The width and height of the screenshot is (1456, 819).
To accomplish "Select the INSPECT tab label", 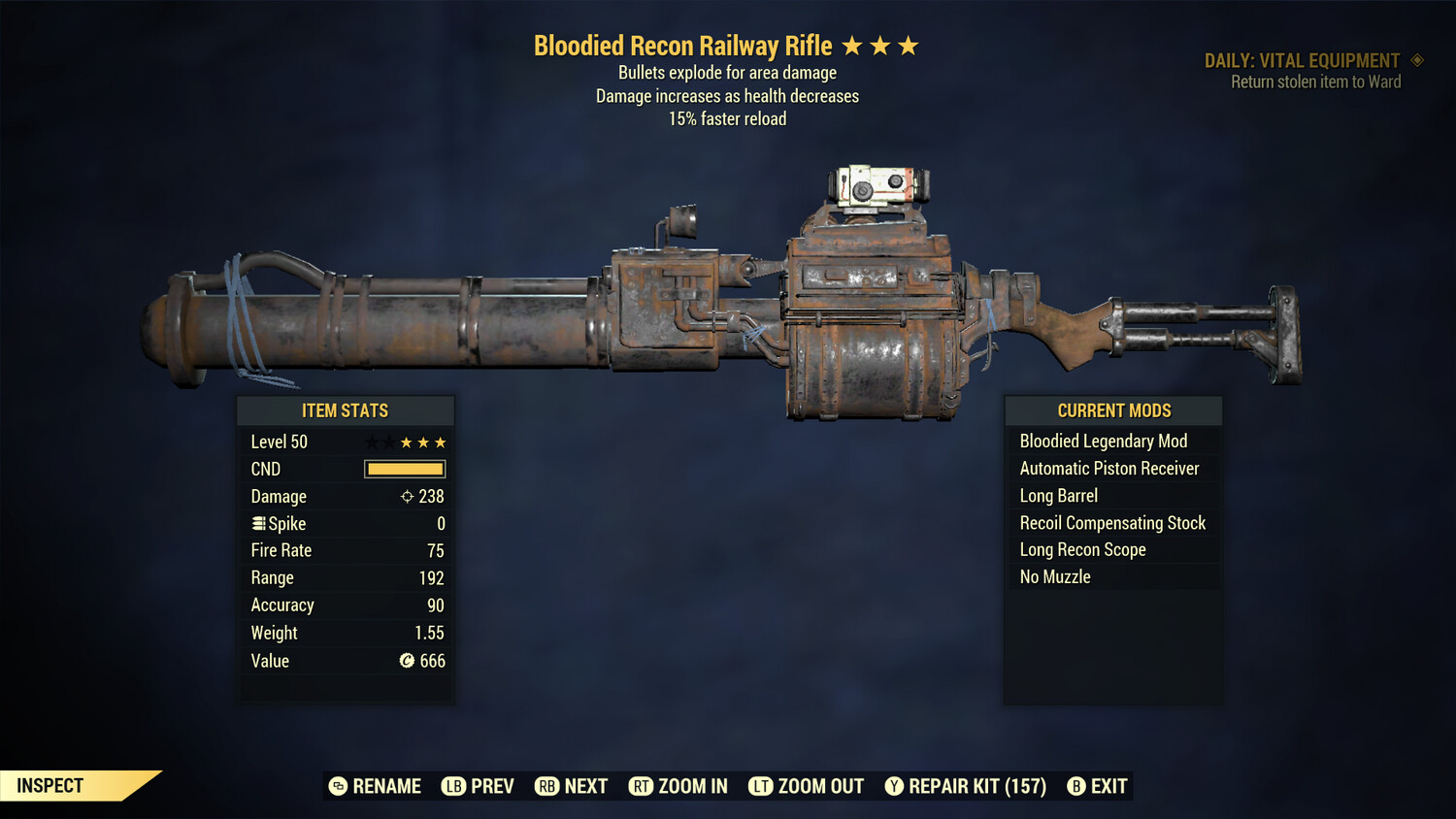I will point(49,785).
